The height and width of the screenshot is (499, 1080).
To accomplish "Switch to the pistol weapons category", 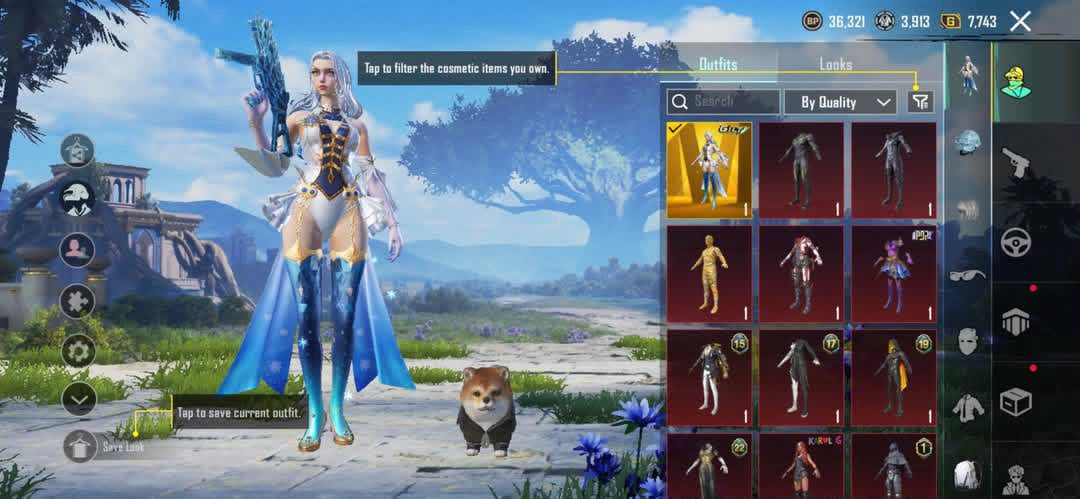I will coord(1016,161).
